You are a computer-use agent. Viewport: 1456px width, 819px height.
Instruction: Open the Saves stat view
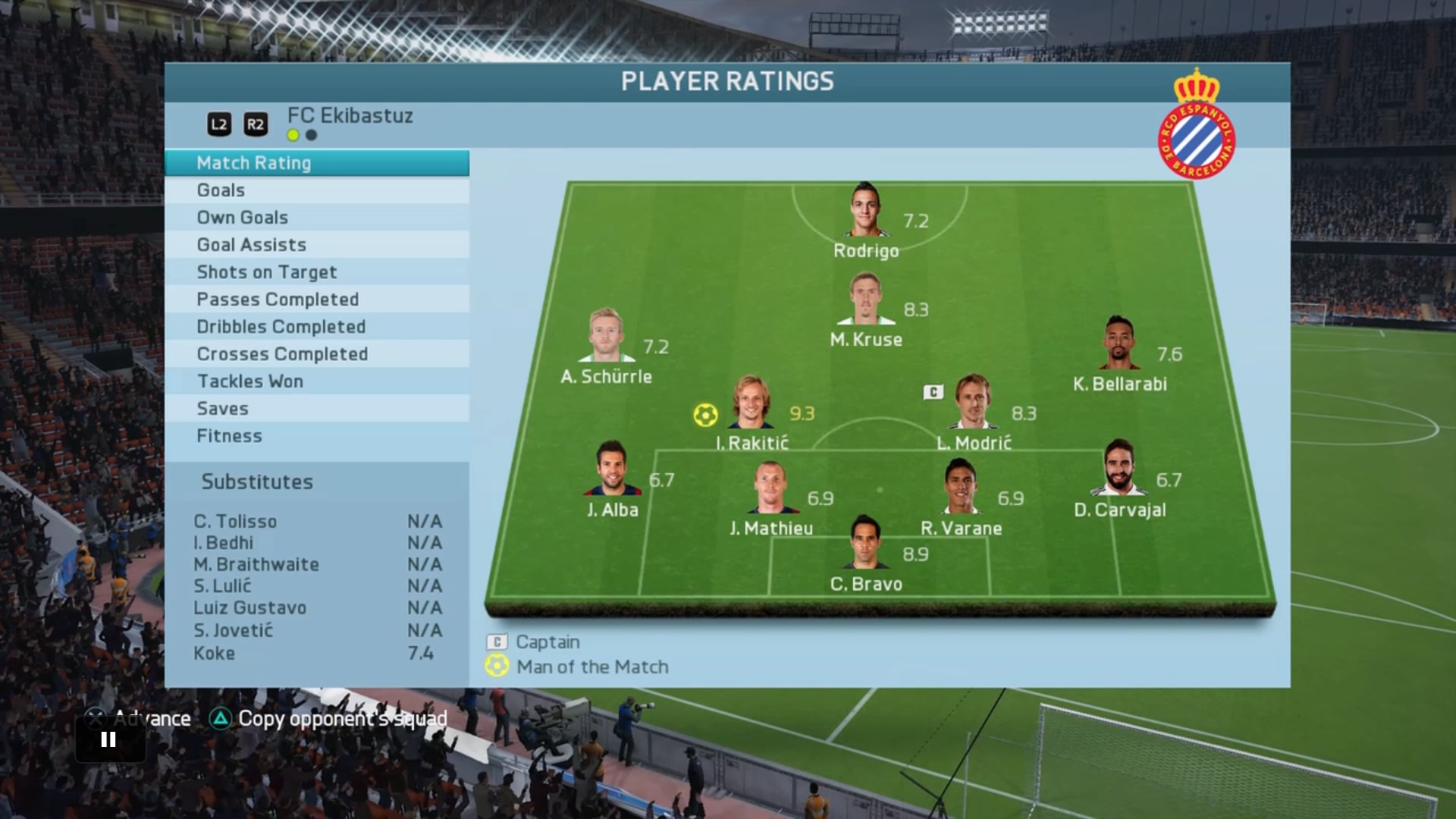click(316, 409)
